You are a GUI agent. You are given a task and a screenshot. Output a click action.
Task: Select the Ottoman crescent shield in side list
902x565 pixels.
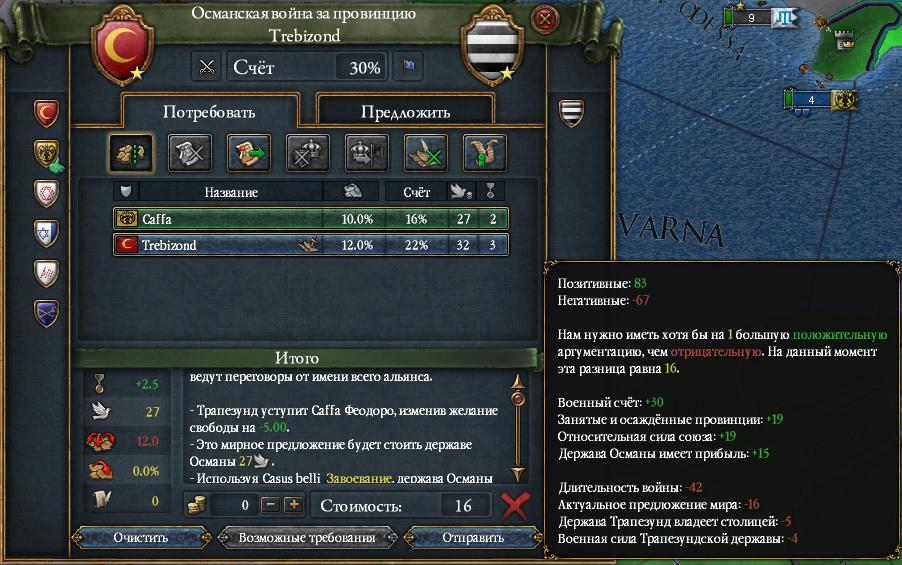pos(47,112)
